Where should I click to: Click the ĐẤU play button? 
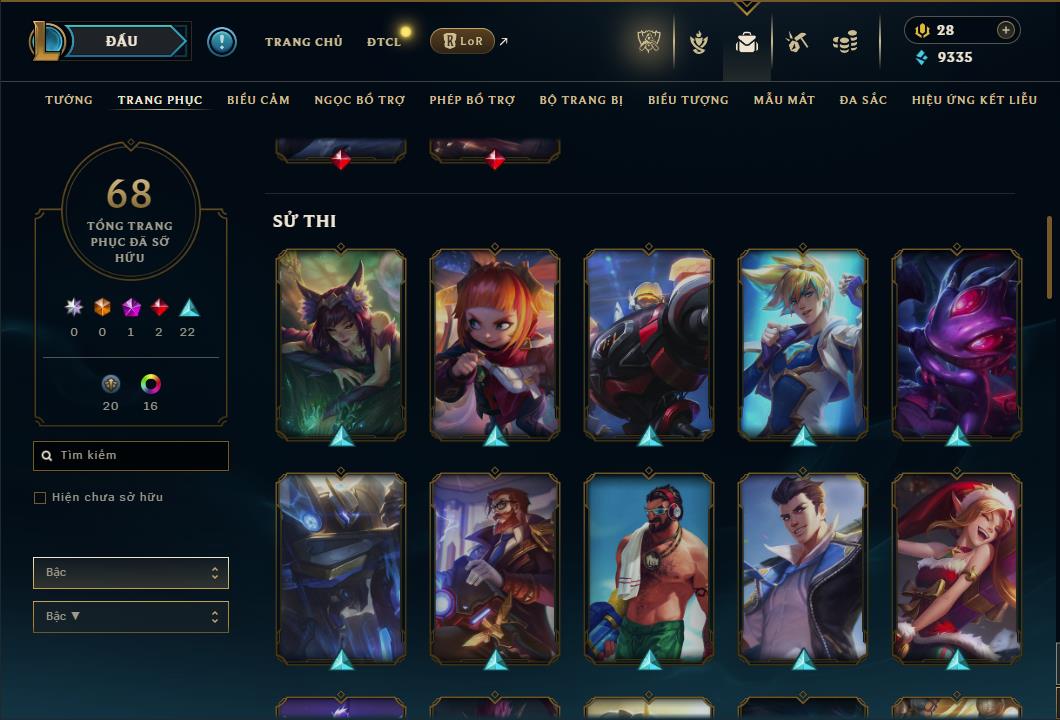121,41
